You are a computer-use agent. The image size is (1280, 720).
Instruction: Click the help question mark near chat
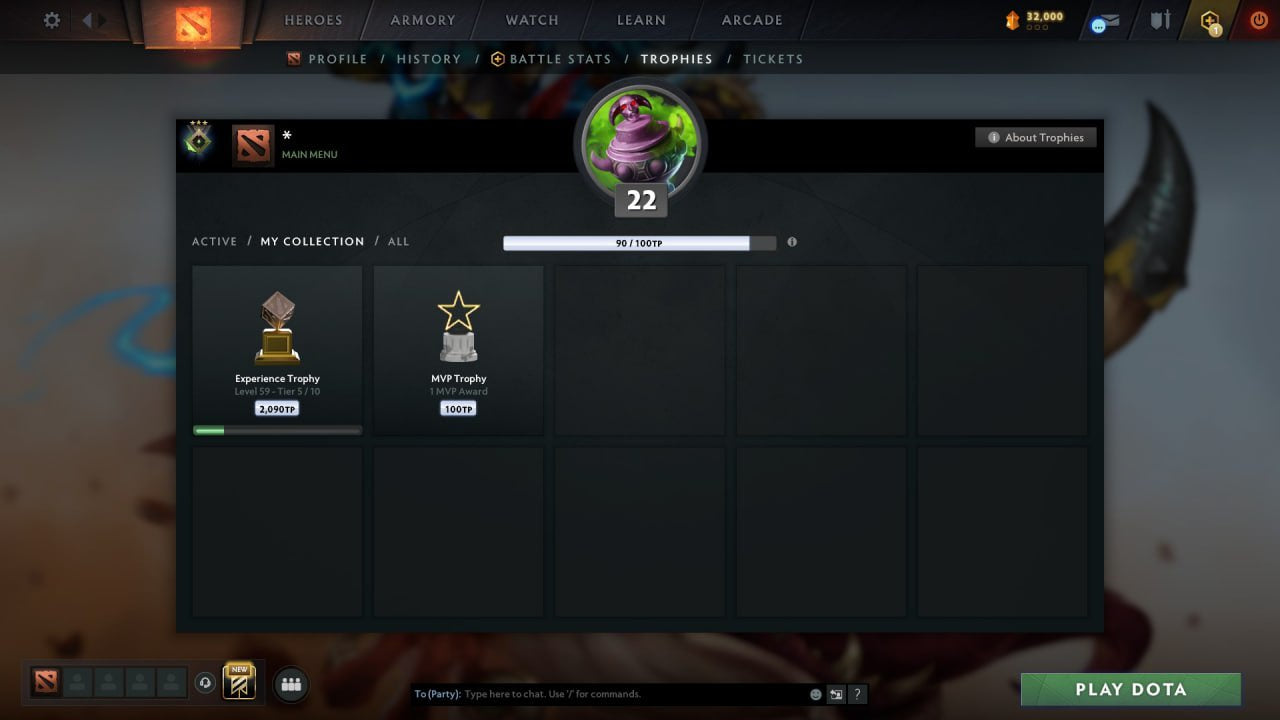[x=857, y=694]
